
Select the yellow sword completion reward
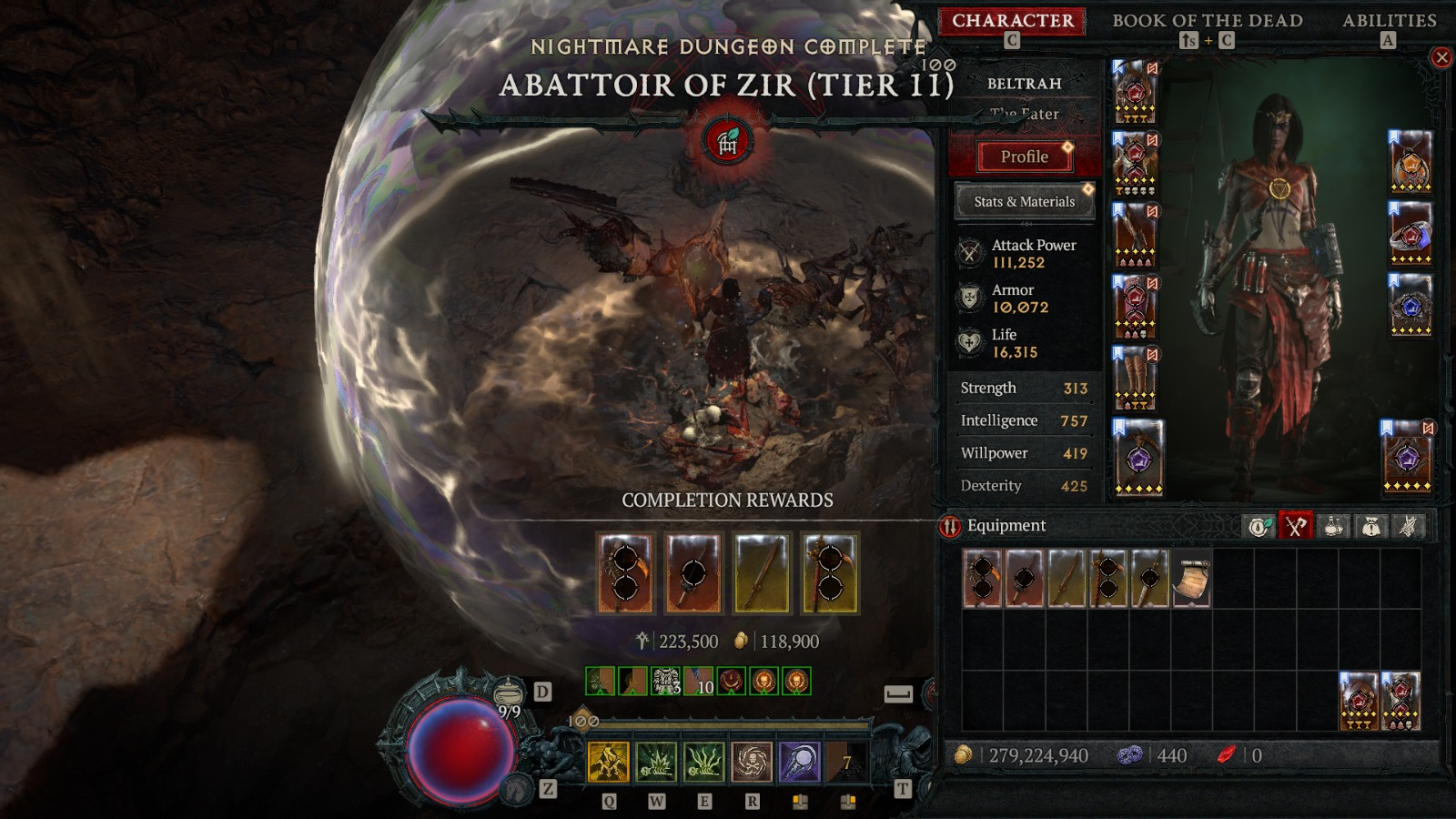pyautogui.click(x=762, y=573)
